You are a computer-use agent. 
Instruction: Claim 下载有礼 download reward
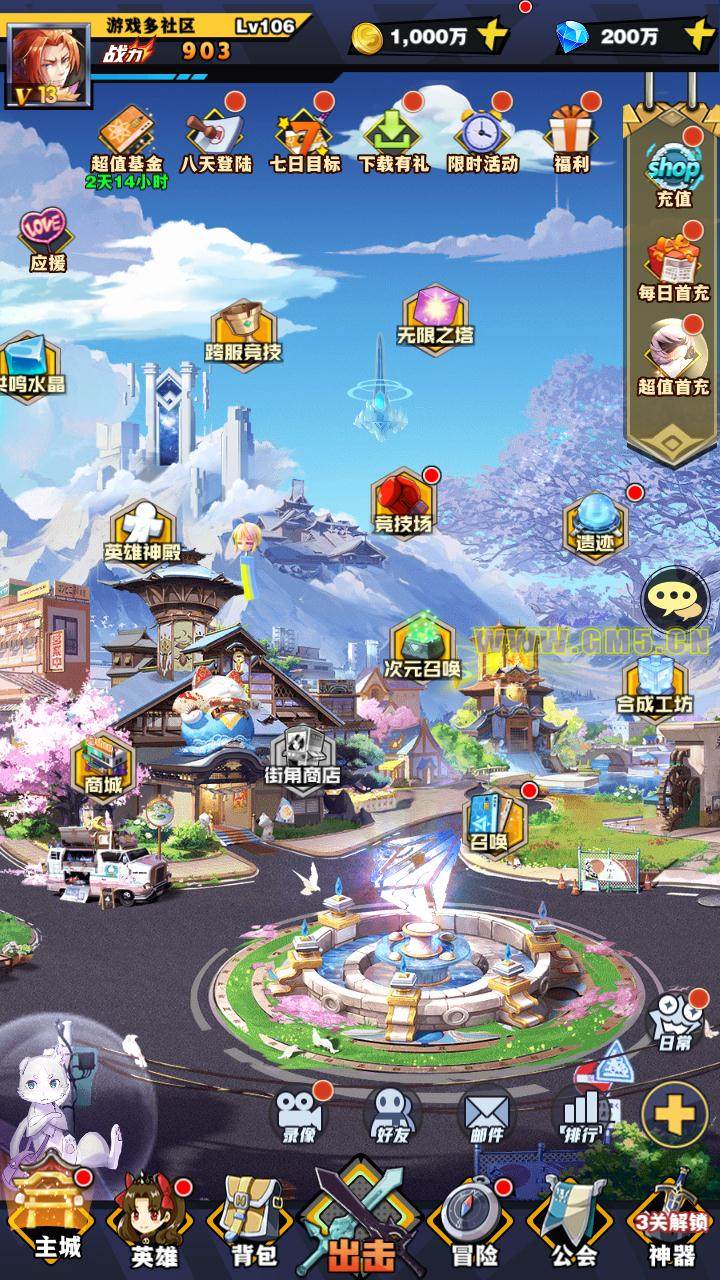(393, 138)
